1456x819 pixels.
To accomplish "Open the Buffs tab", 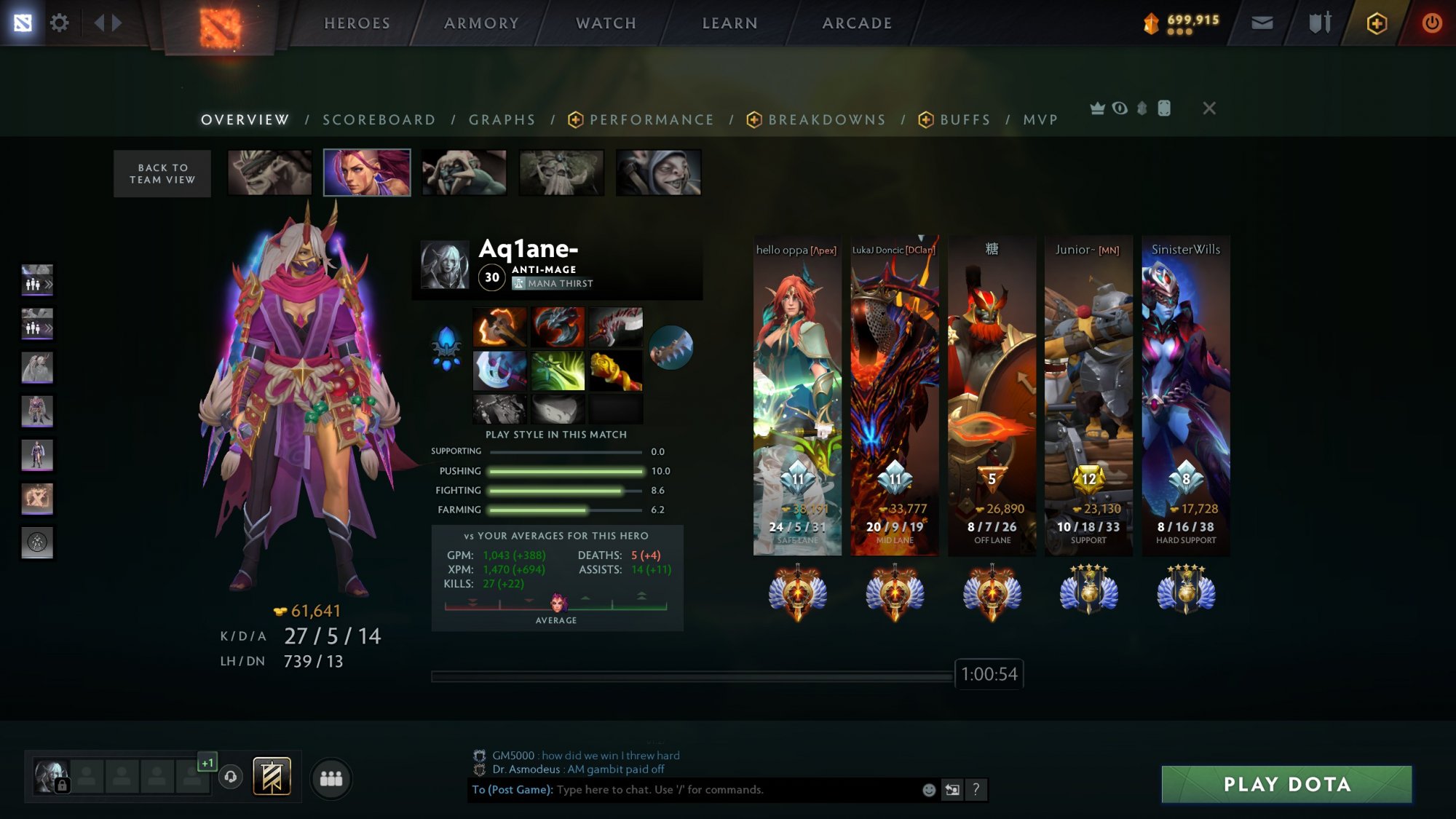I will [965, 120].
